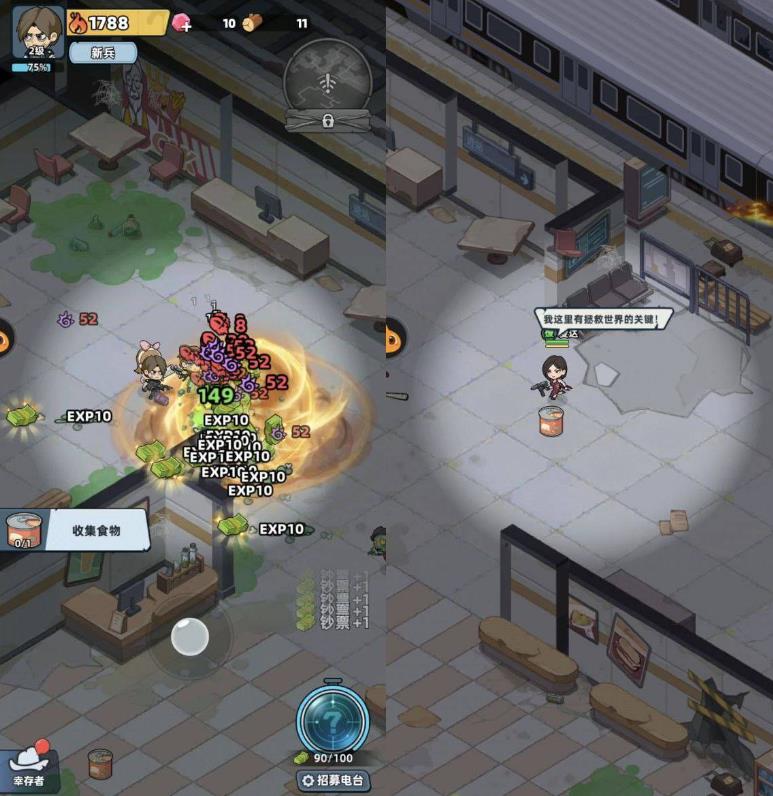Add more meat with the plus icon
The width and height of the screenshot is (773, 796).
pyautogui.click(x=182, y=23)
